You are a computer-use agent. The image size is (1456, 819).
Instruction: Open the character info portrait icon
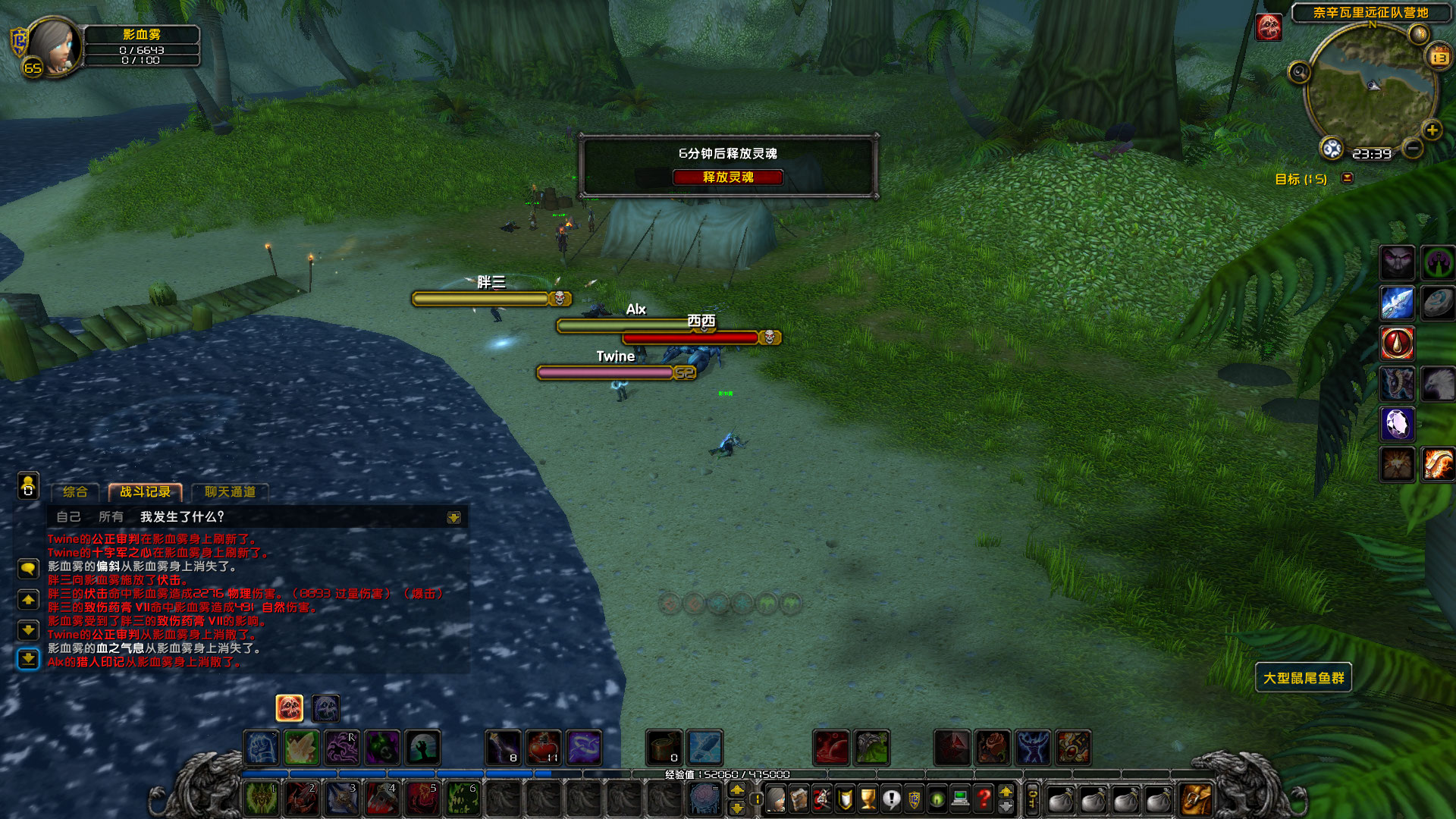(775, 799)
